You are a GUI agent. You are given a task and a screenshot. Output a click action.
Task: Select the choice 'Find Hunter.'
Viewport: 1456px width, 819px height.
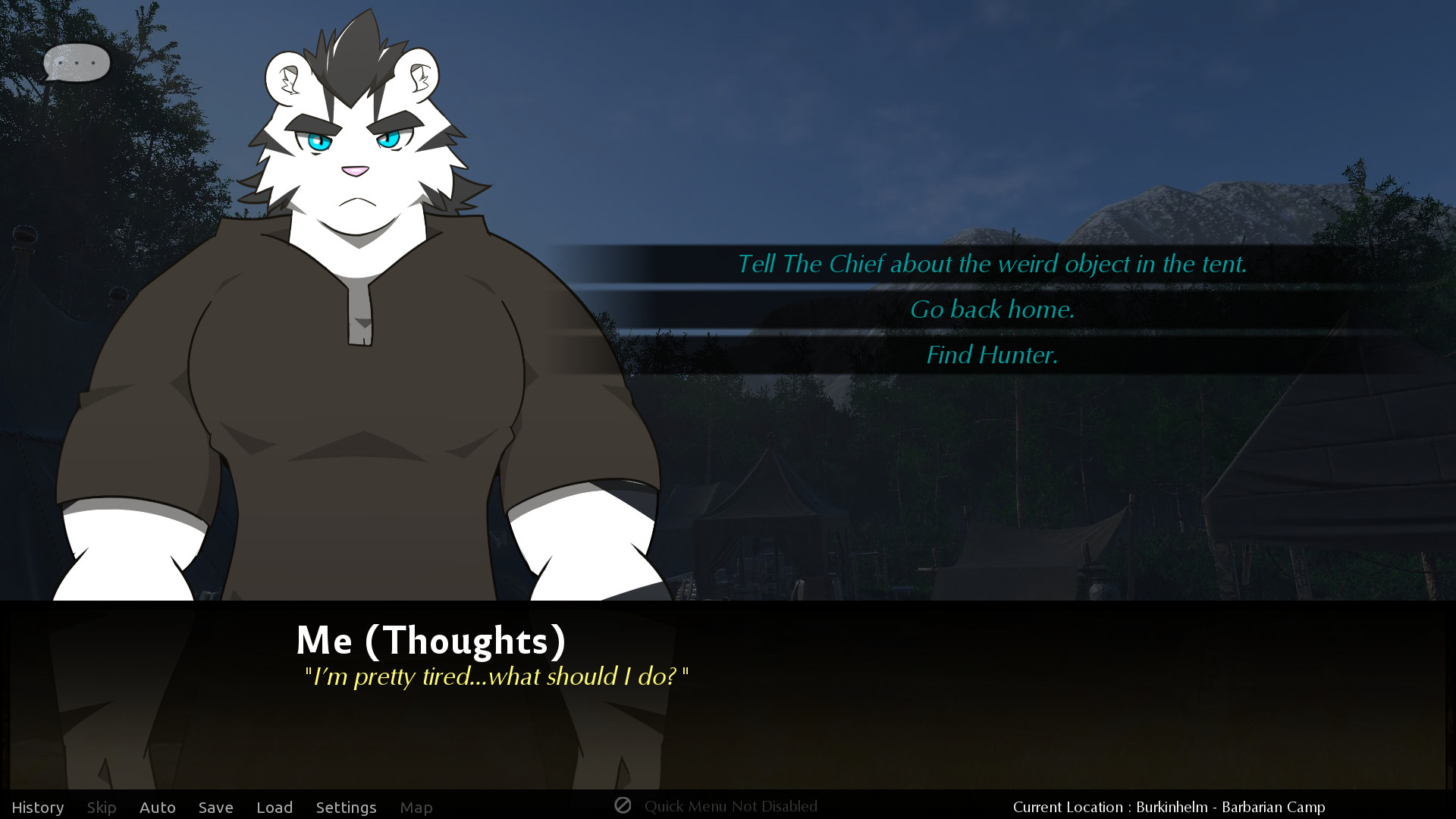click(992, 354)
